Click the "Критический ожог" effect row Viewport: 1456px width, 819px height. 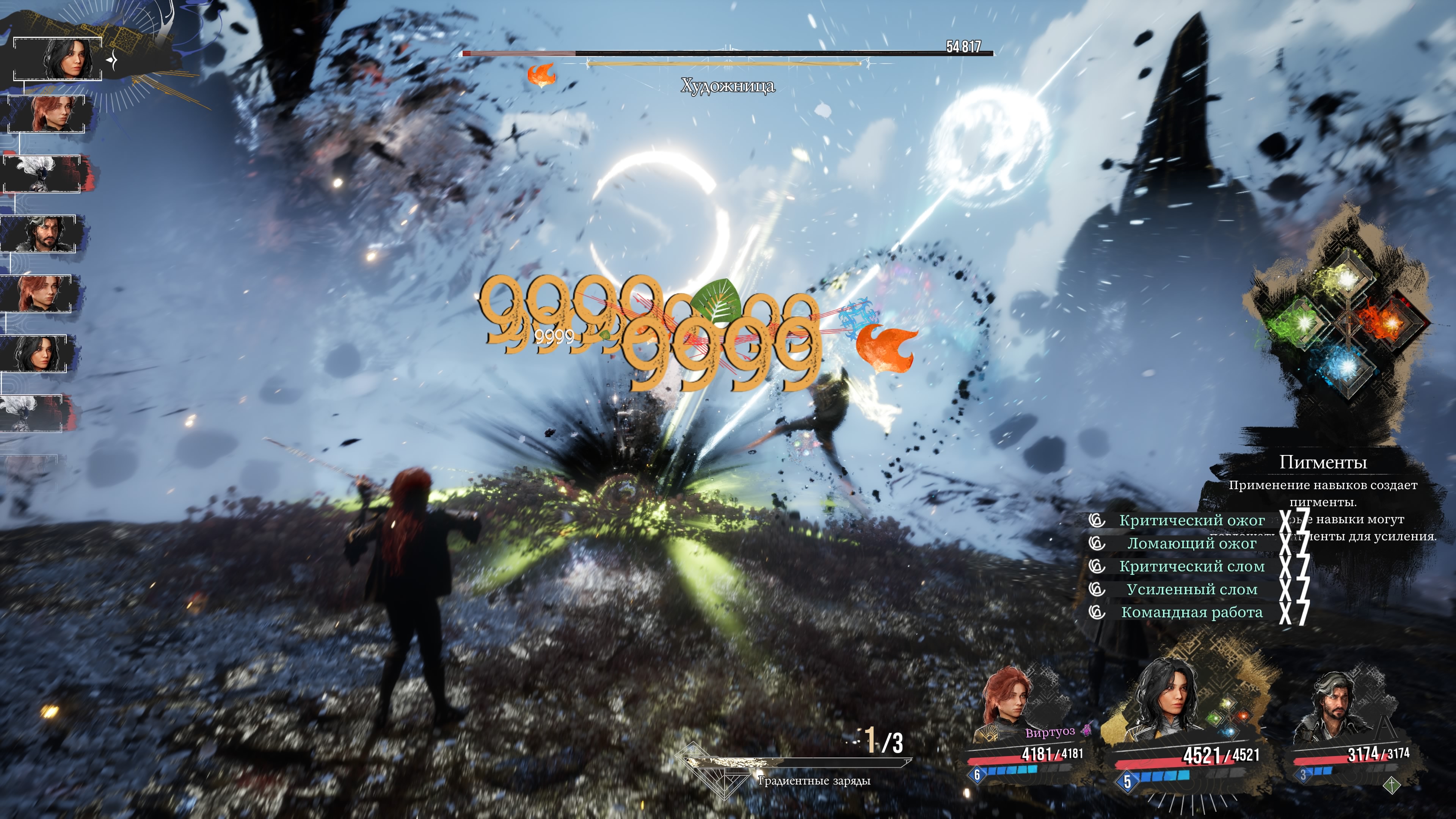pyautogui.click(x=1191, y=521)
